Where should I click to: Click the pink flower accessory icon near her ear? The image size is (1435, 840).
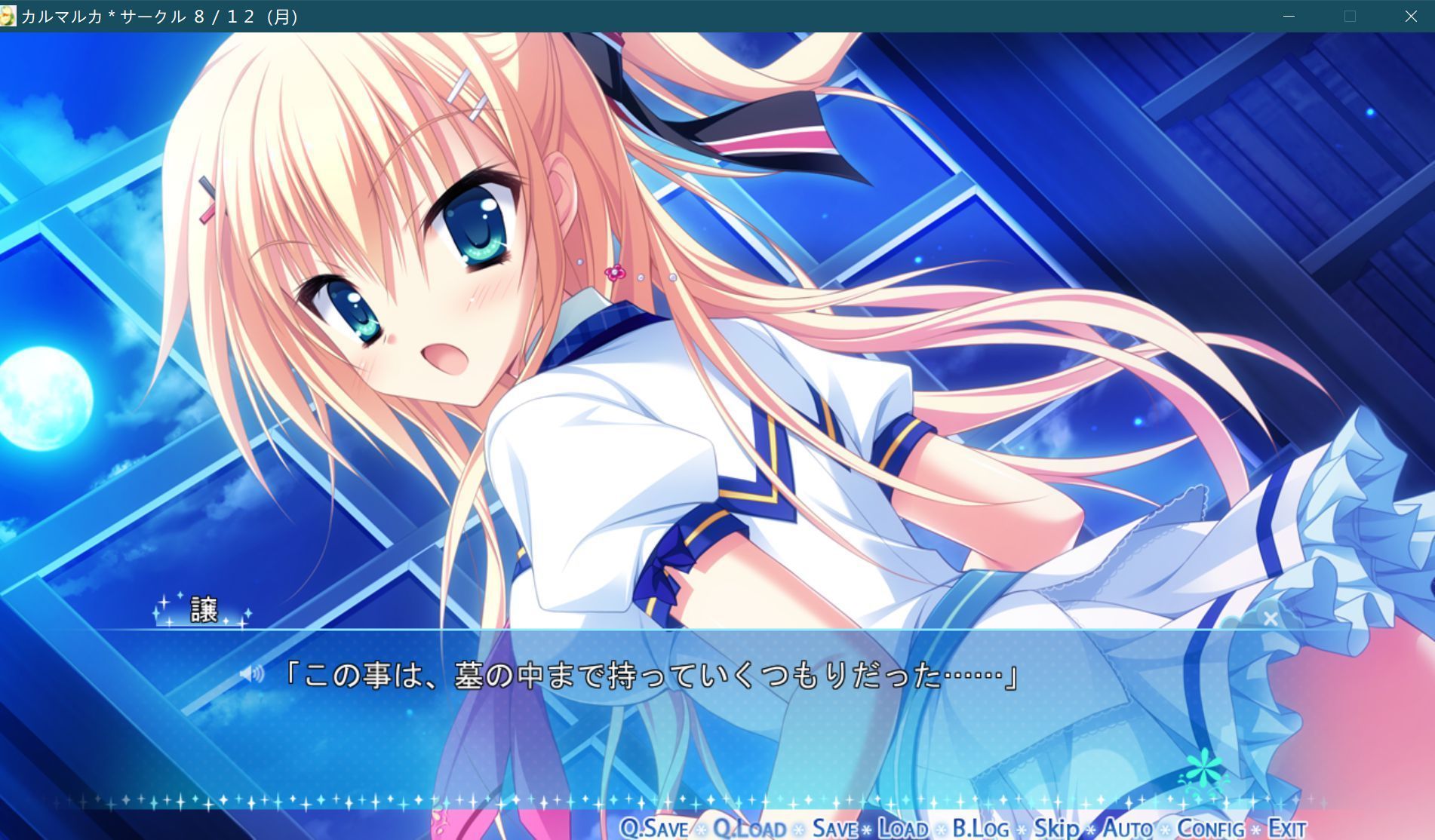click(615, 271)
